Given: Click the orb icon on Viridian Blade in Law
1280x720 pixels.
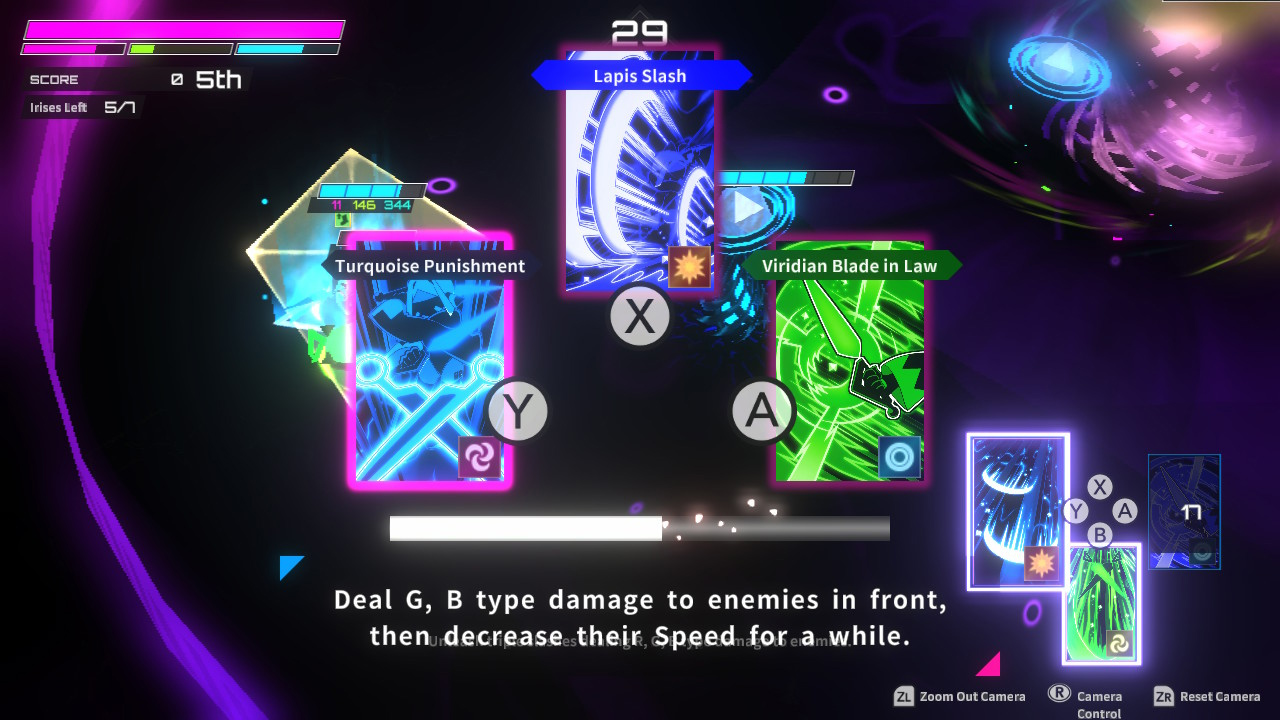Looking at the screenshot, I should [898, 458].
